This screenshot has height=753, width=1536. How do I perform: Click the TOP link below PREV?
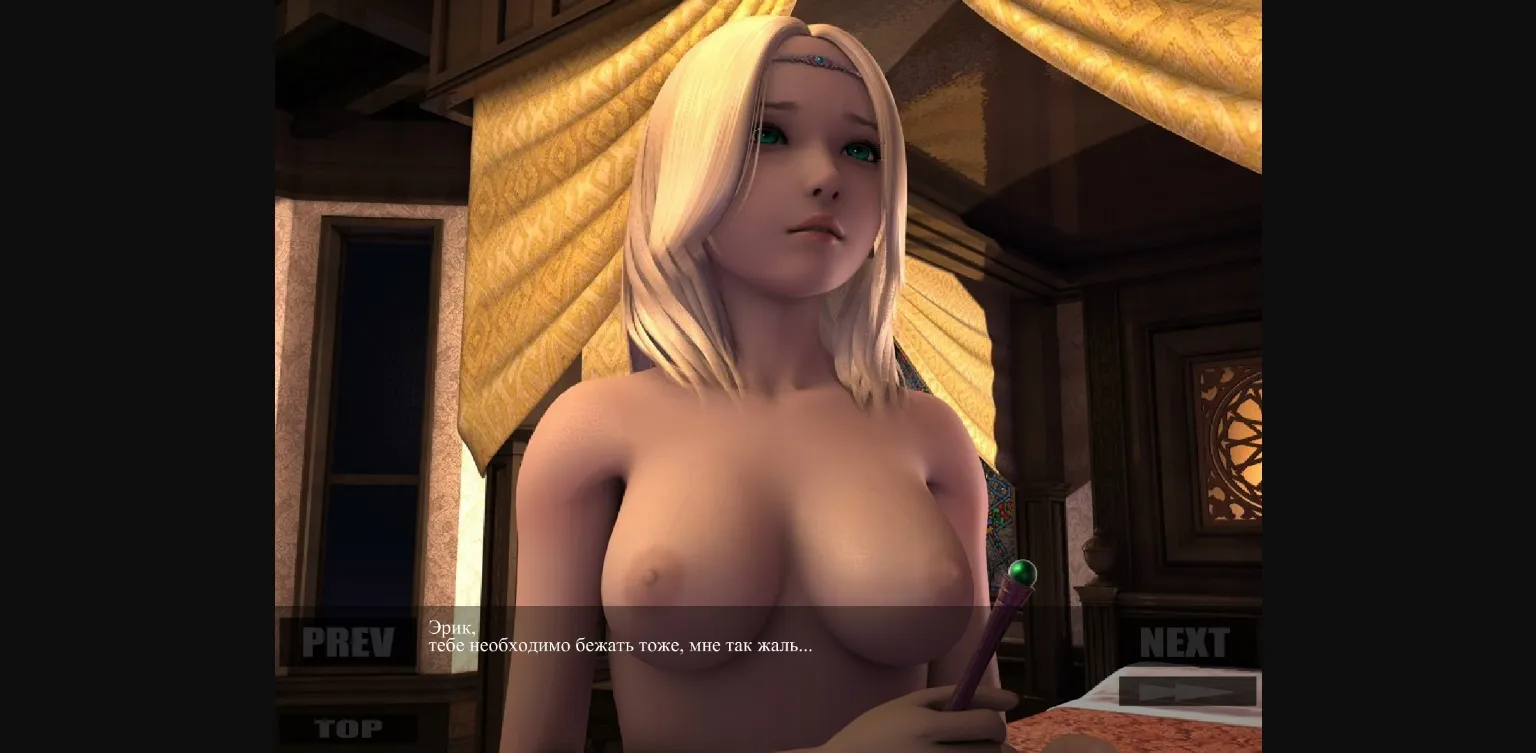[x=348, y=729]
